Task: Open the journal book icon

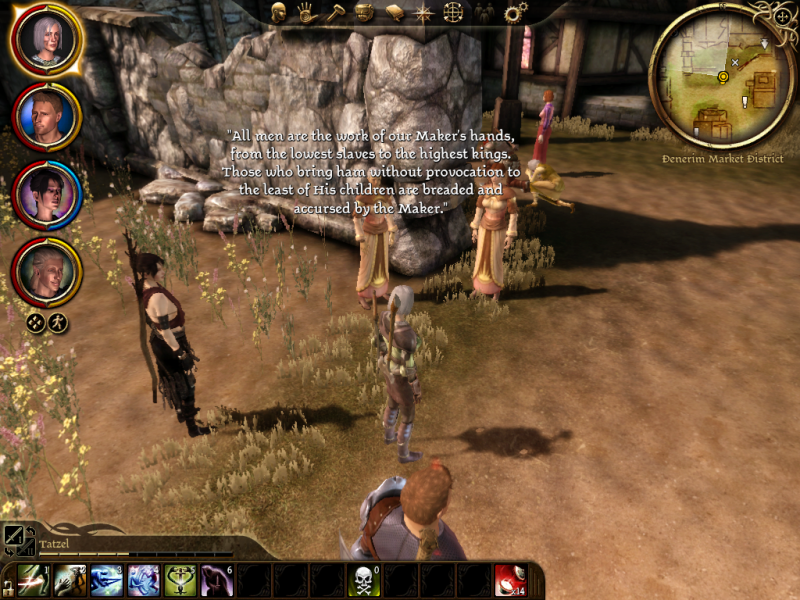Action: (394, 12)
